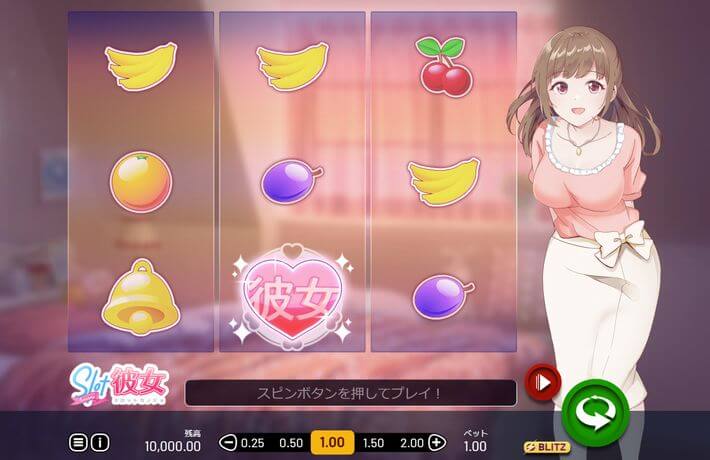Viewport: 710px width, 460px height.
Task: Increase the bet with the plus button
Action: (x=437, y=442)
